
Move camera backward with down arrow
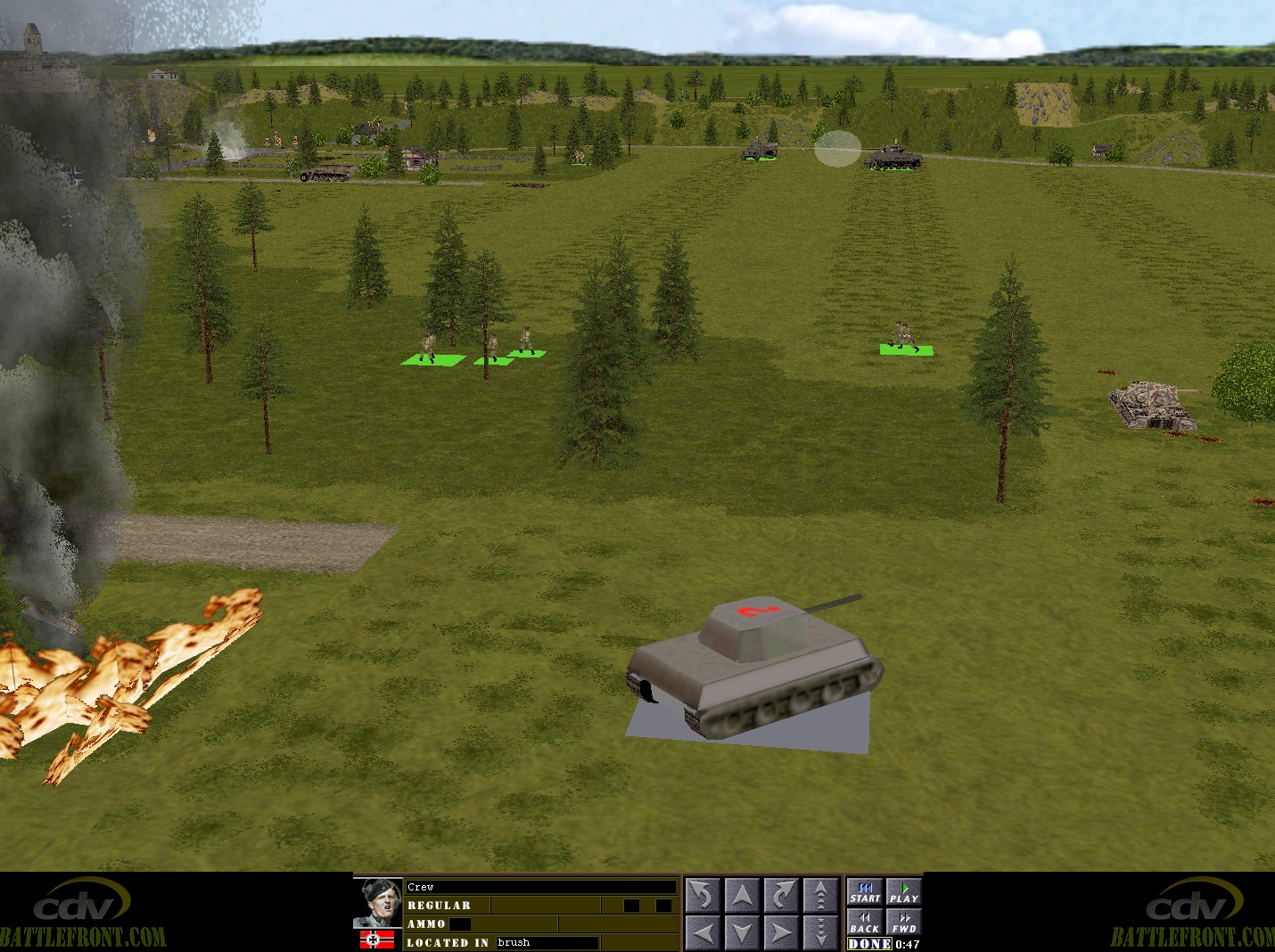[x=742, y=932]
